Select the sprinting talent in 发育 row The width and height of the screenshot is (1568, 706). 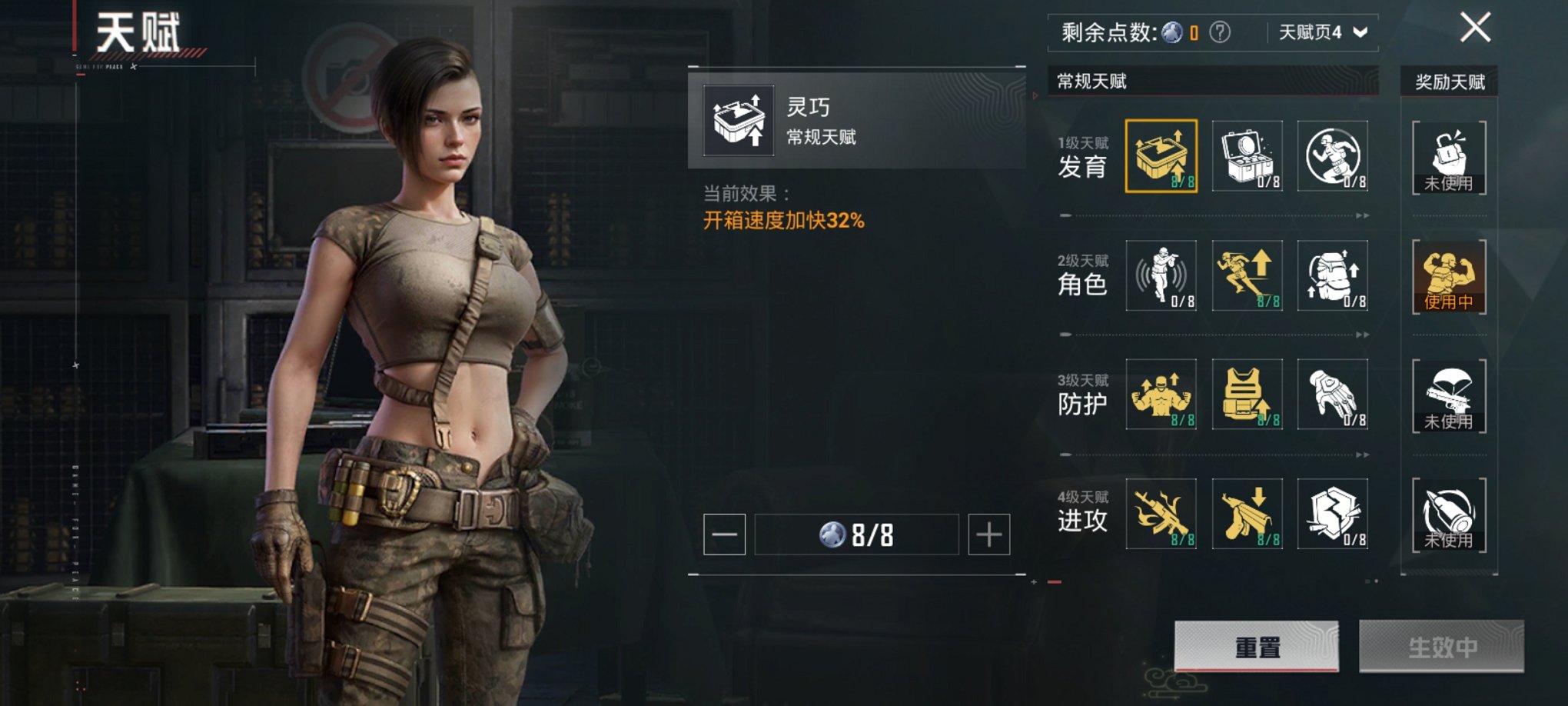tap(1332, 156)
